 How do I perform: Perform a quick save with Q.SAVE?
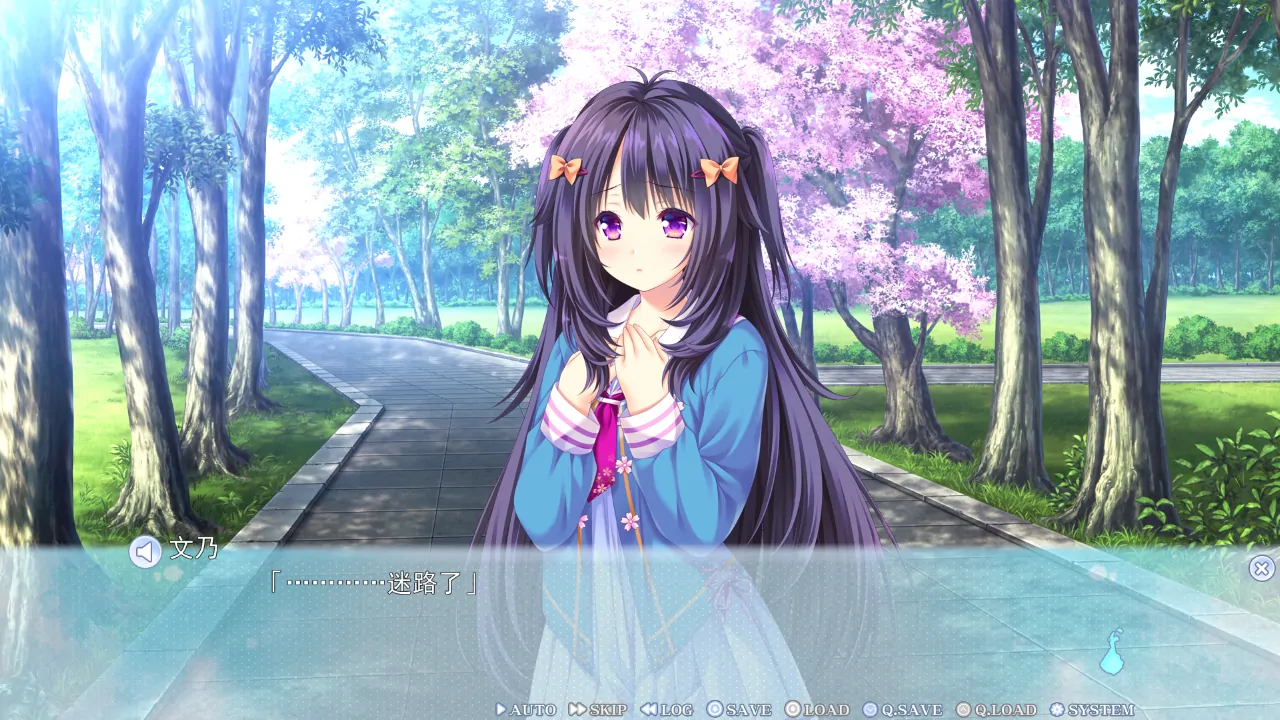click(x=902, y=710)
